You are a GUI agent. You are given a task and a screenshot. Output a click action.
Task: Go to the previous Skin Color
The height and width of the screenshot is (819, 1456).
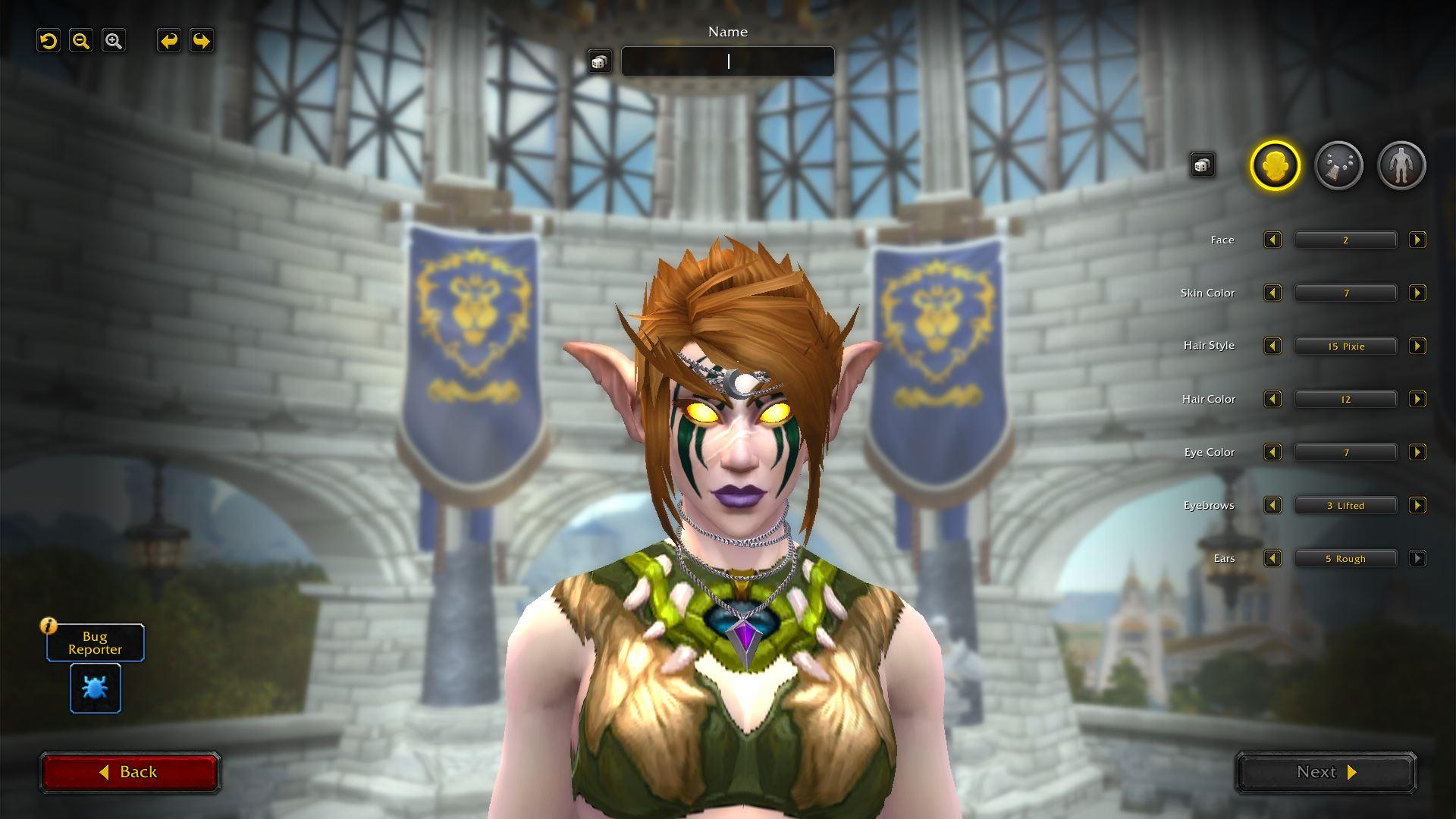click(x=1272, y=293)
